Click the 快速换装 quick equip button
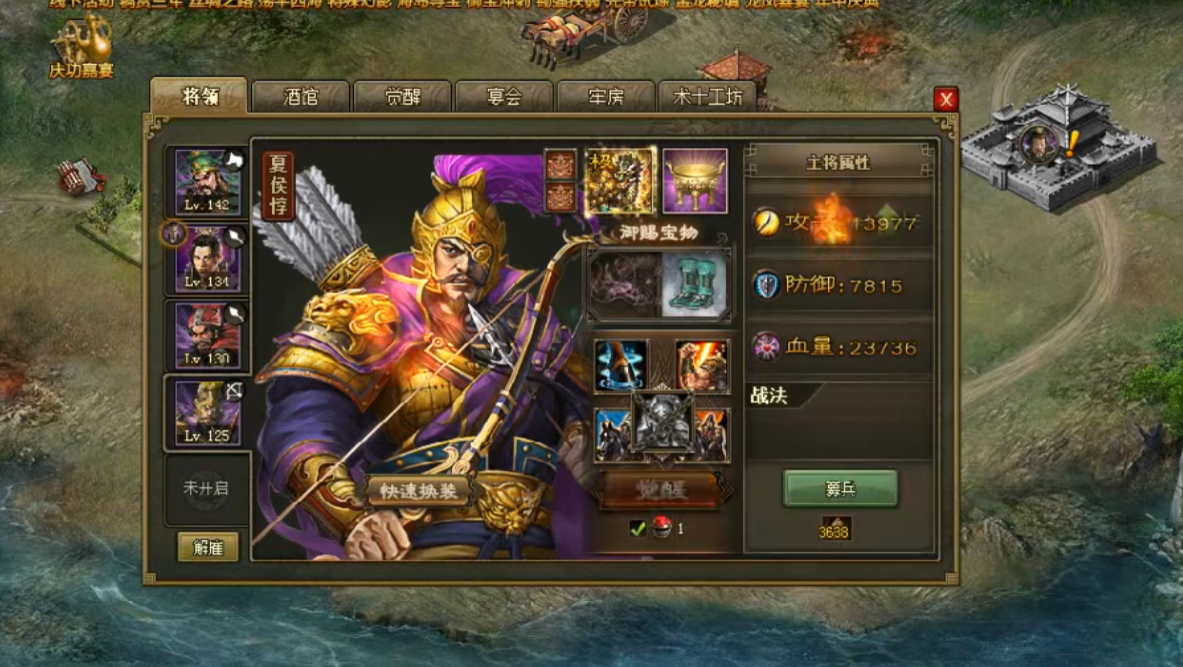The image size is (1183, 667). (418, 491)
